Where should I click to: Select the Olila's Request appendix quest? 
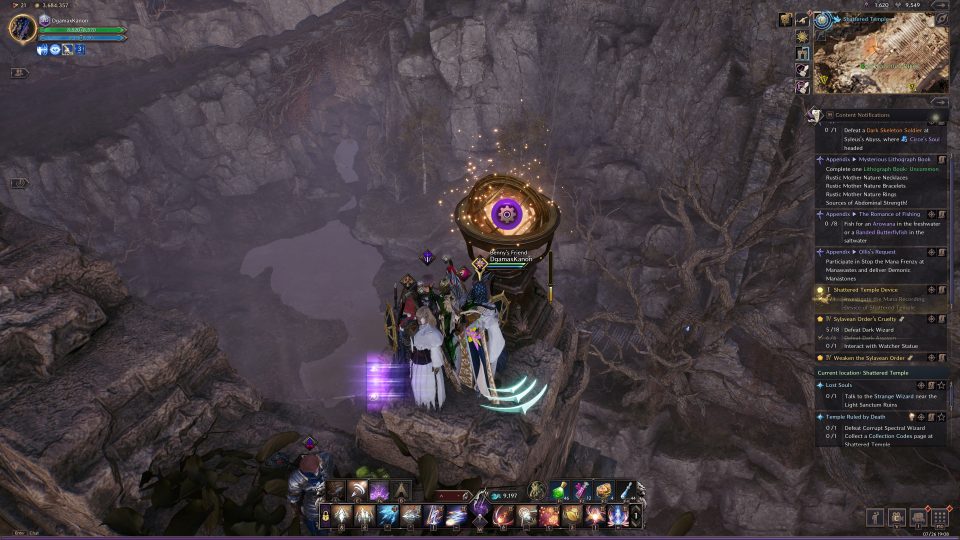click(870, 252)
